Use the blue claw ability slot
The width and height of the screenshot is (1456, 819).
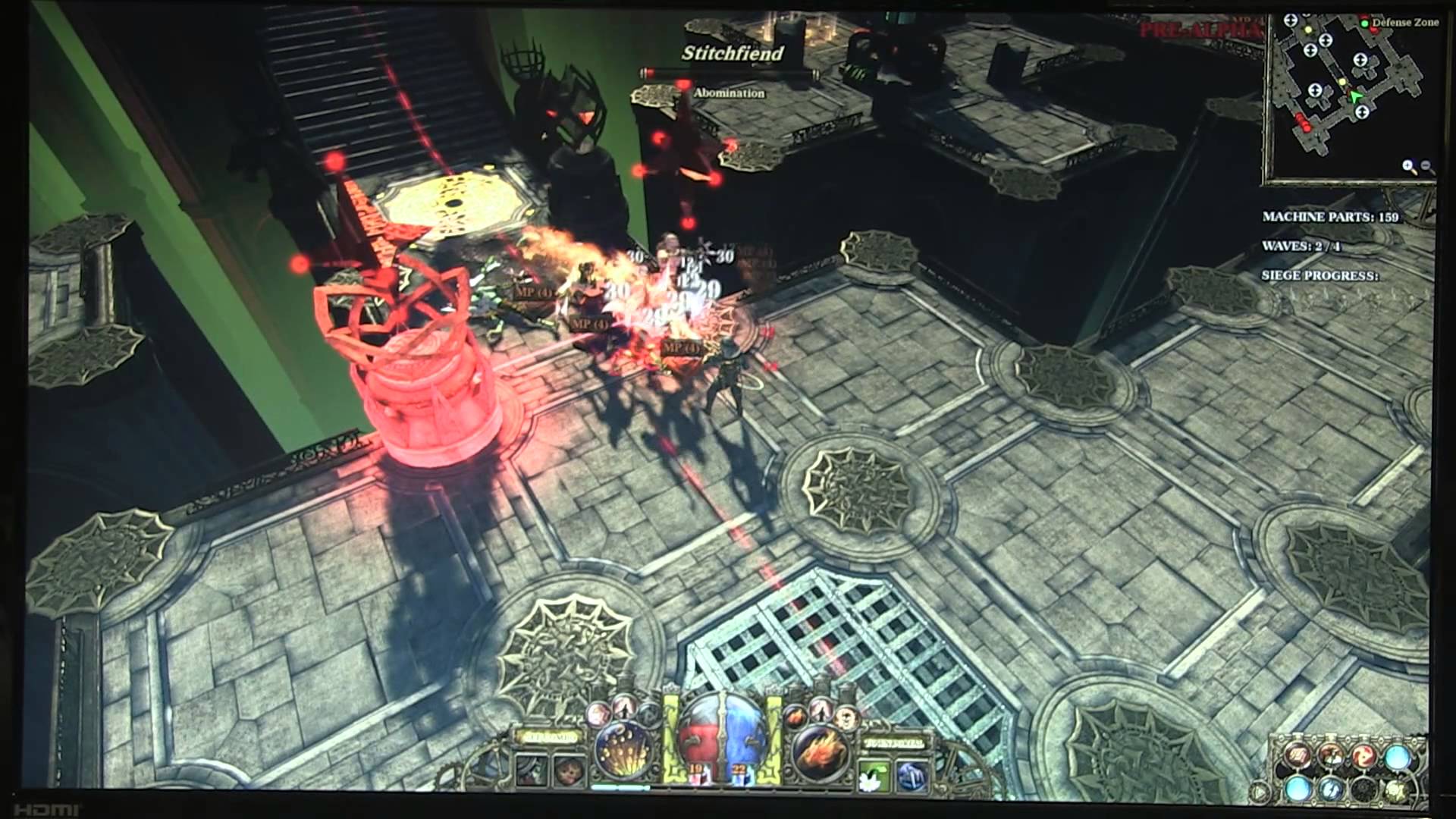pyautogui.click(x=910, y=774)
